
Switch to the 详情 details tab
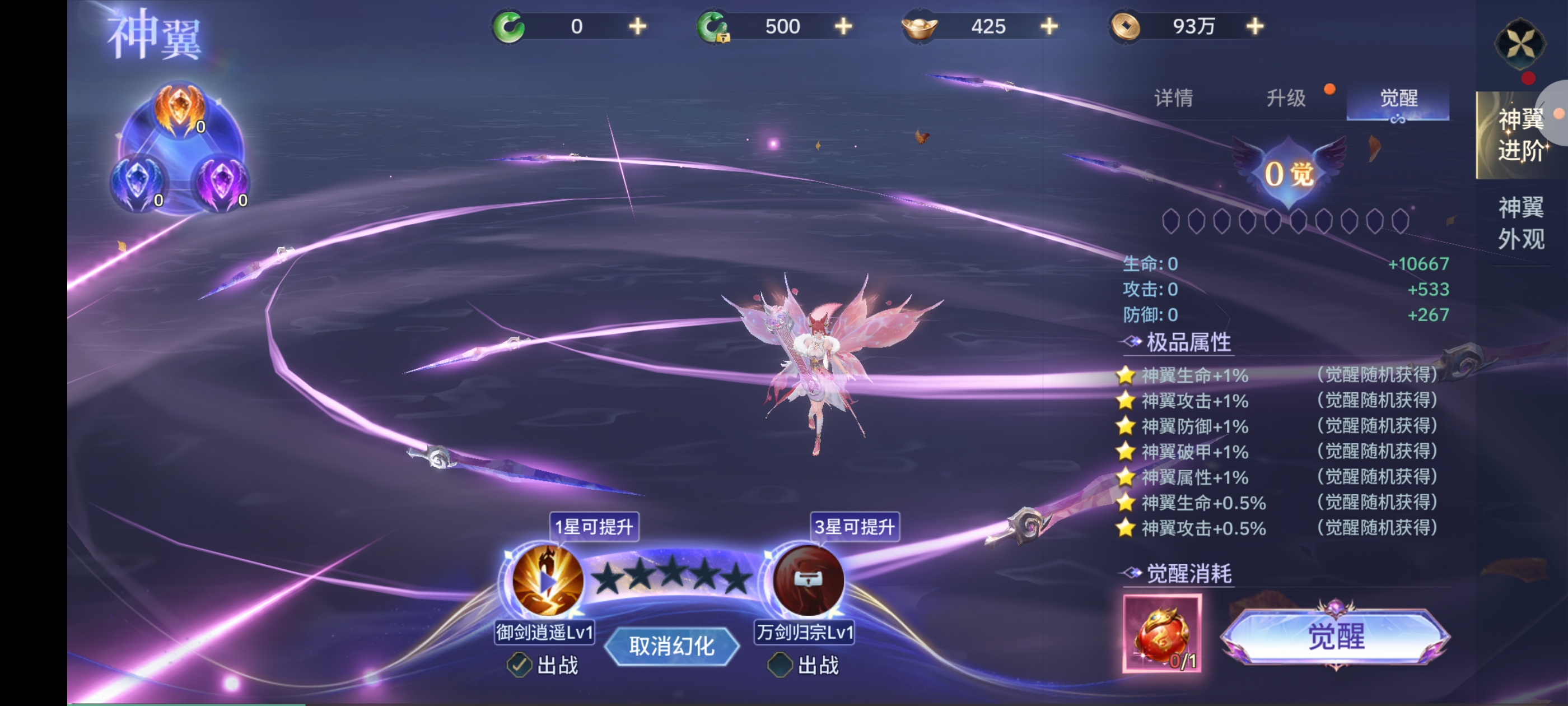pos(1173,98)
